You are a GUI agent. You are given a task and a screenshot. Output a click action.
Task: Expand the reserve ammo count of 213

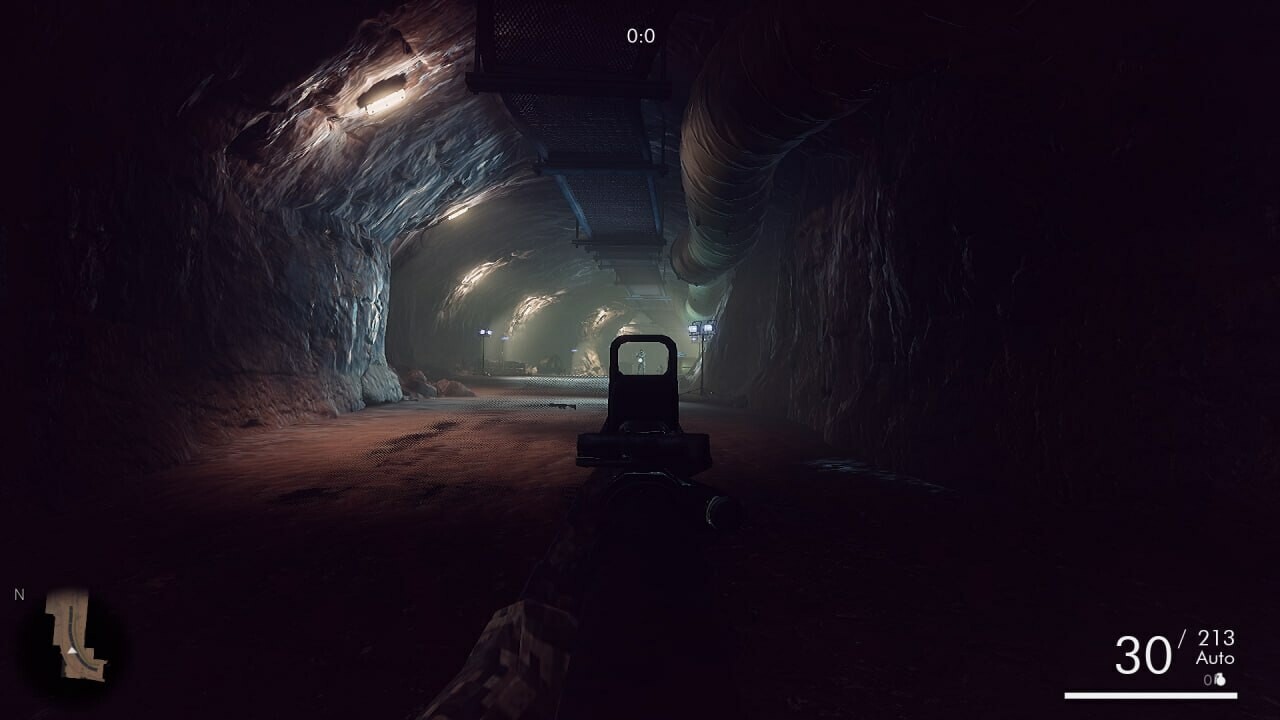pyautogui.click(x=1216, y=639)
